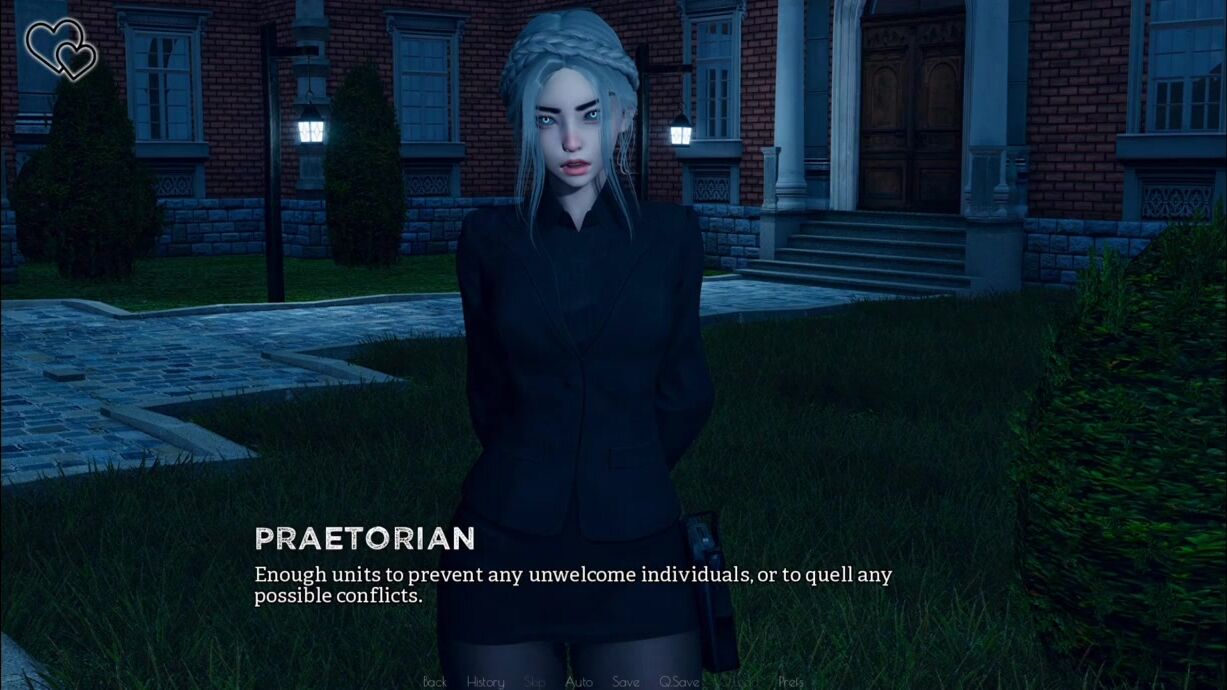Open Prefs settings from the quick menu

[x=791, y=682]
